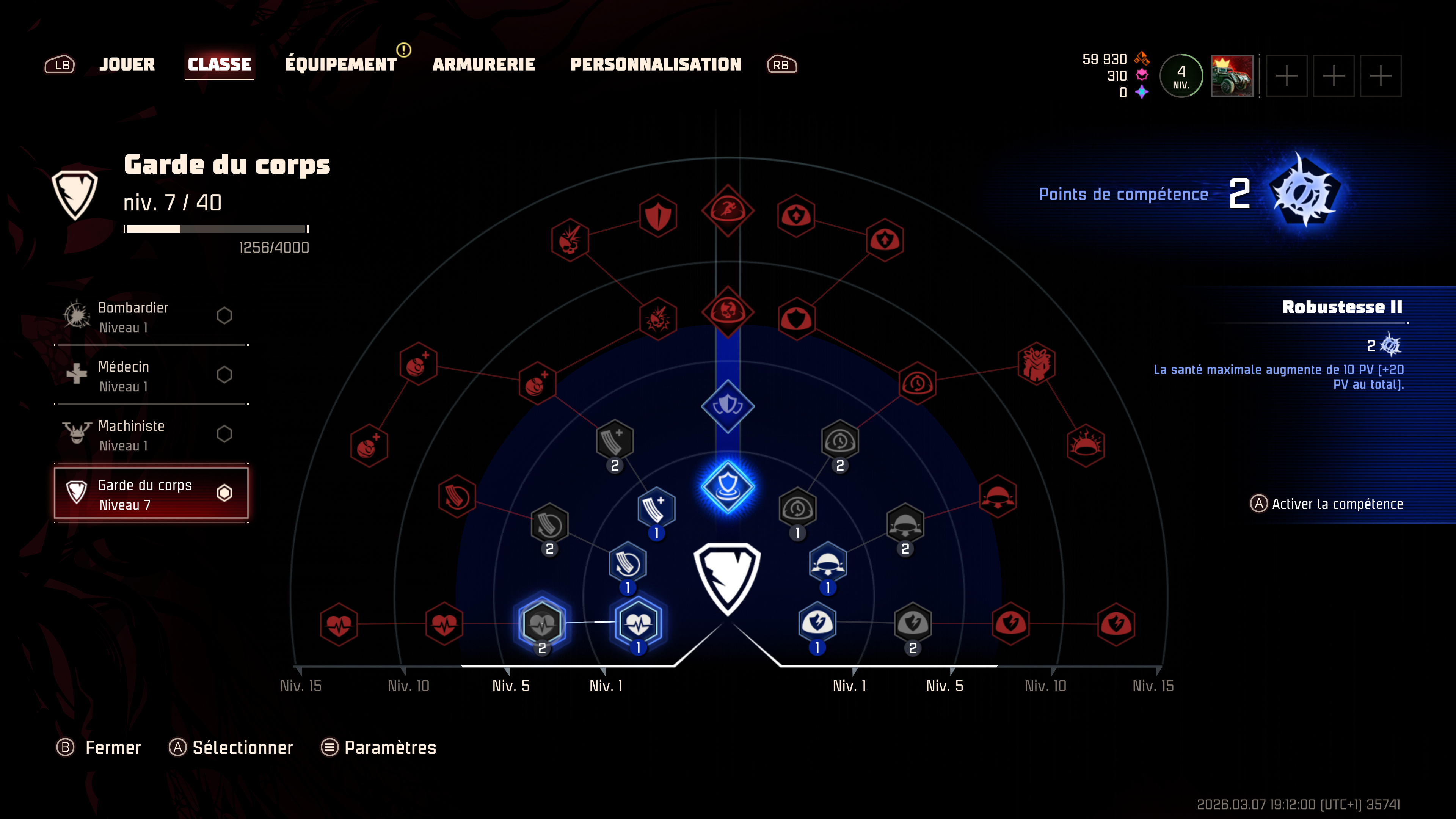This screenshot has width=1456, height=819.
Task: Go to the ARMURERIE tab
Action: (483, 64)
